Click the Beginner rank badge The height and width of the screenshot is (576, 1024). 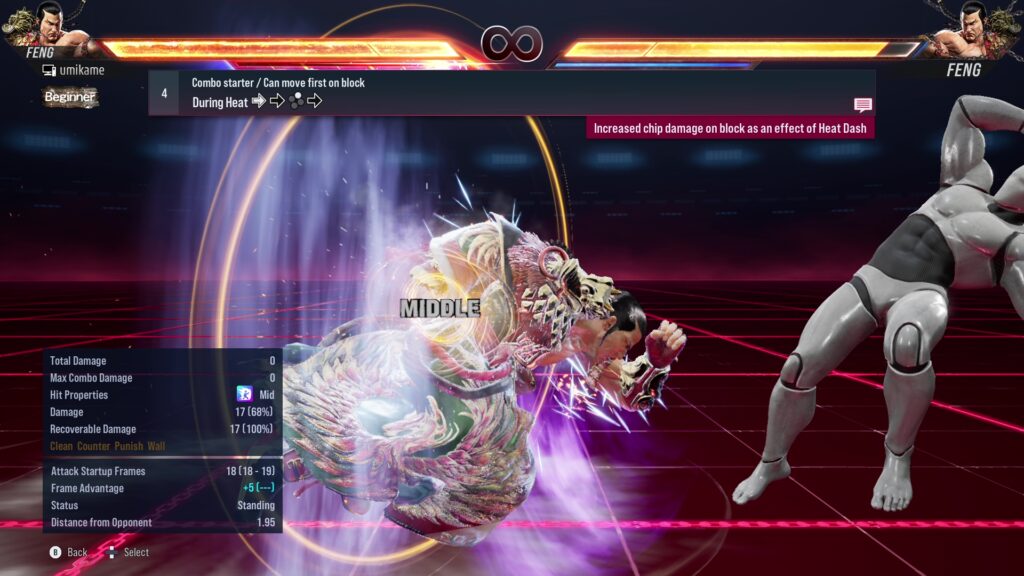tap(70, 97)
